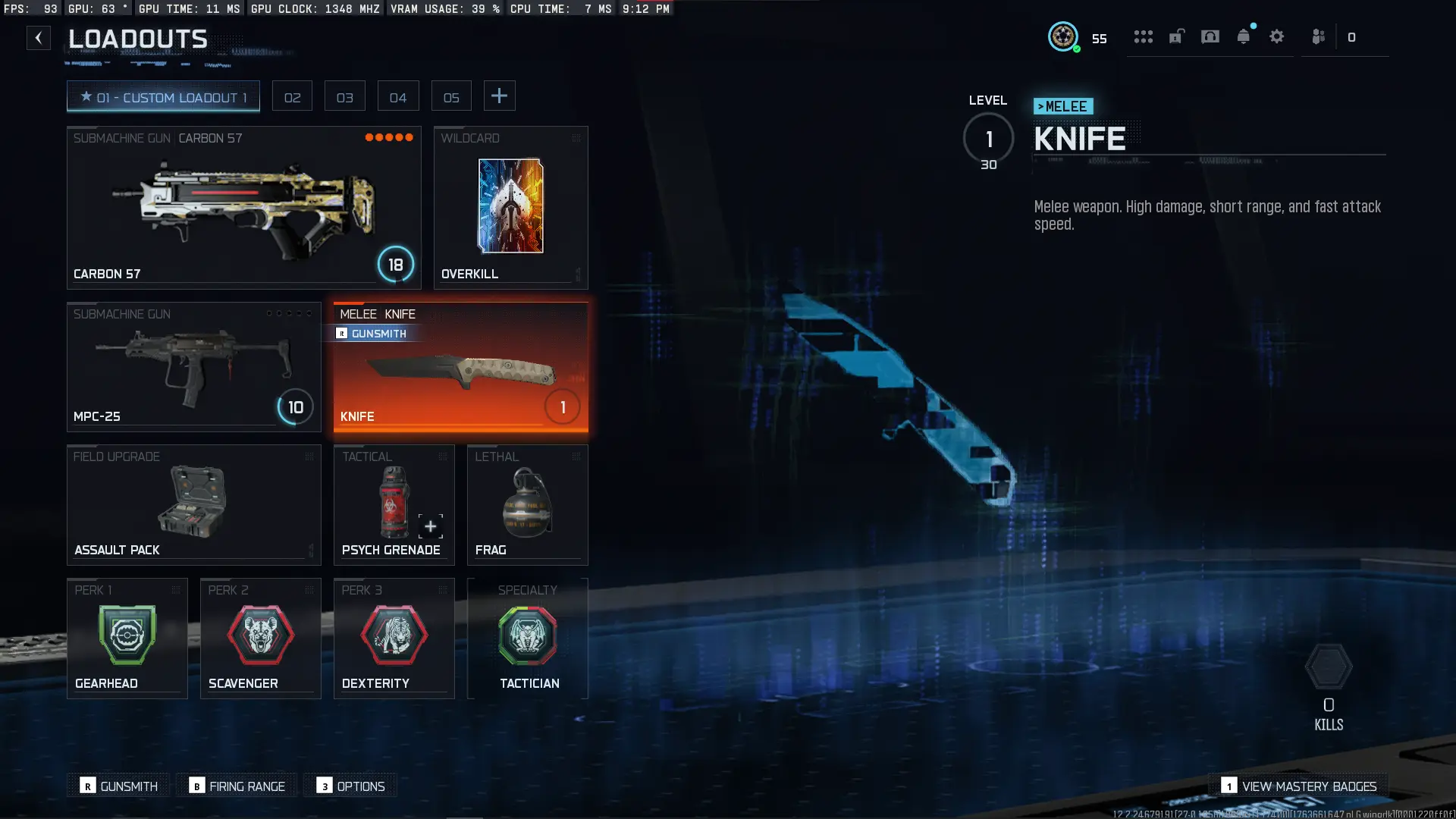Open the settings gear icon
Screen dimensions: 1456x819
(1276, 37)
